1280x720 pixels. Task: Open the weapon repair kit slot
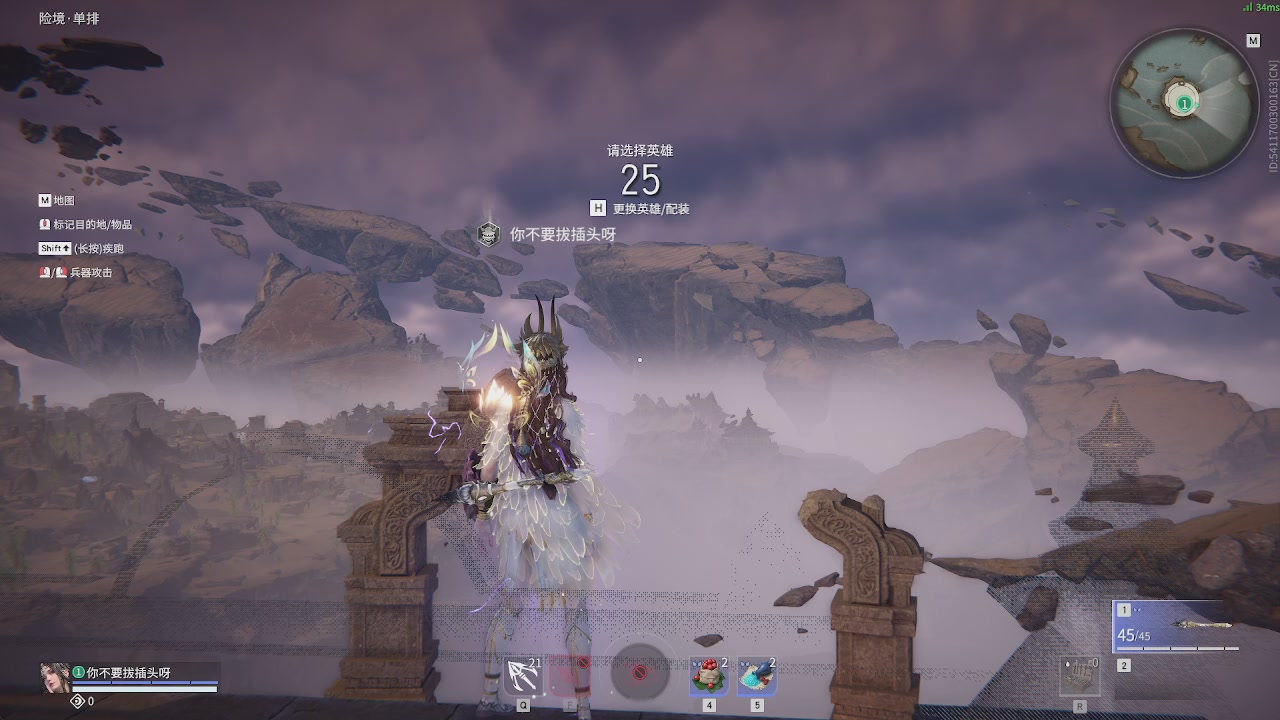click(1079, 677)
